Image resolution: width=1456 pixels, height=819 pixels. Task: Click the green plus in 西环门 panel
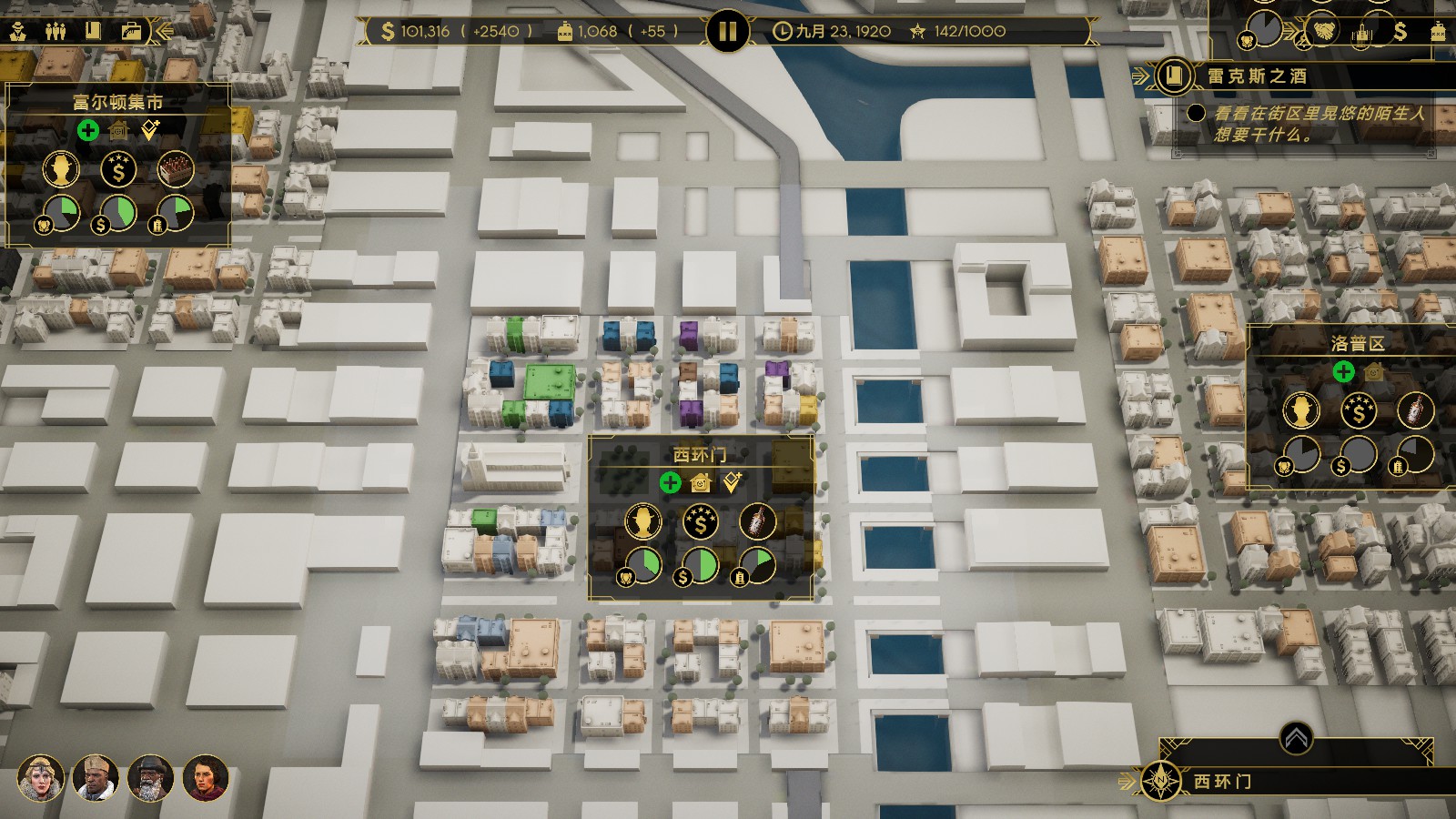point(670,482)
